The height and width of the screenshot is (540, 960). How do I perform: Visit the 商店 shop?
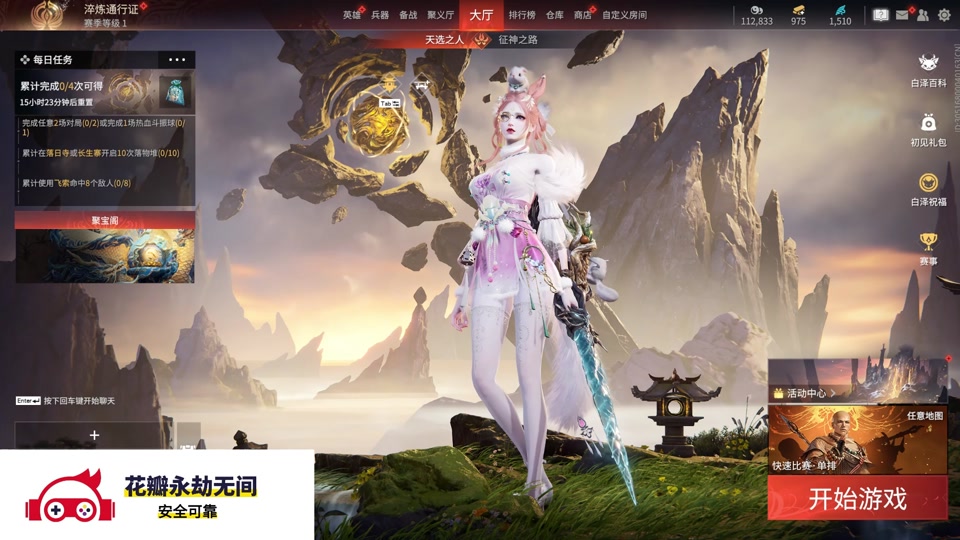click(x=583, y=15)
